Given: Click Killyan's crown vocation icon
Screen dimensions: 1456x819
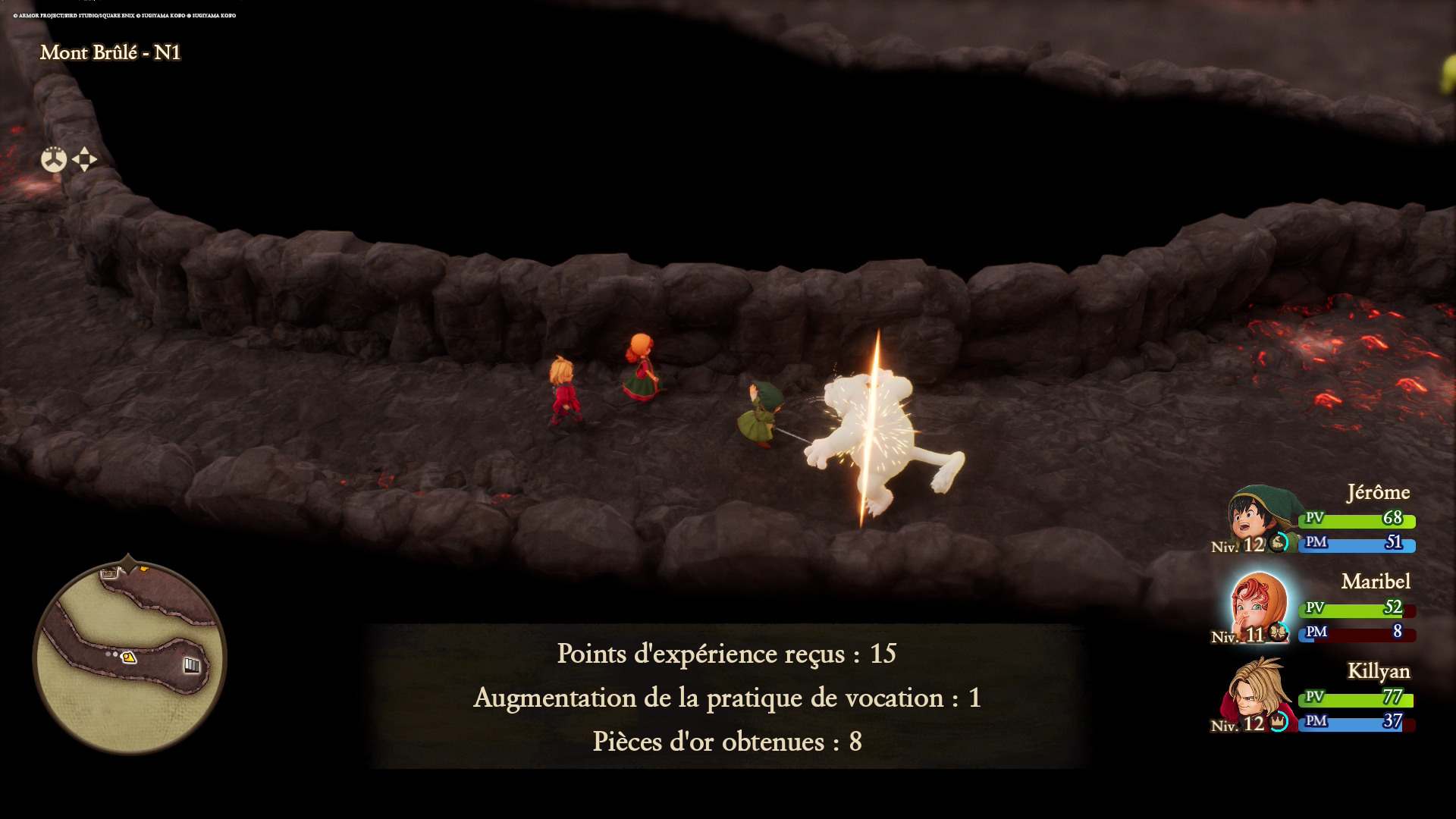Looking at the screenshot, I should (1279, 722).
